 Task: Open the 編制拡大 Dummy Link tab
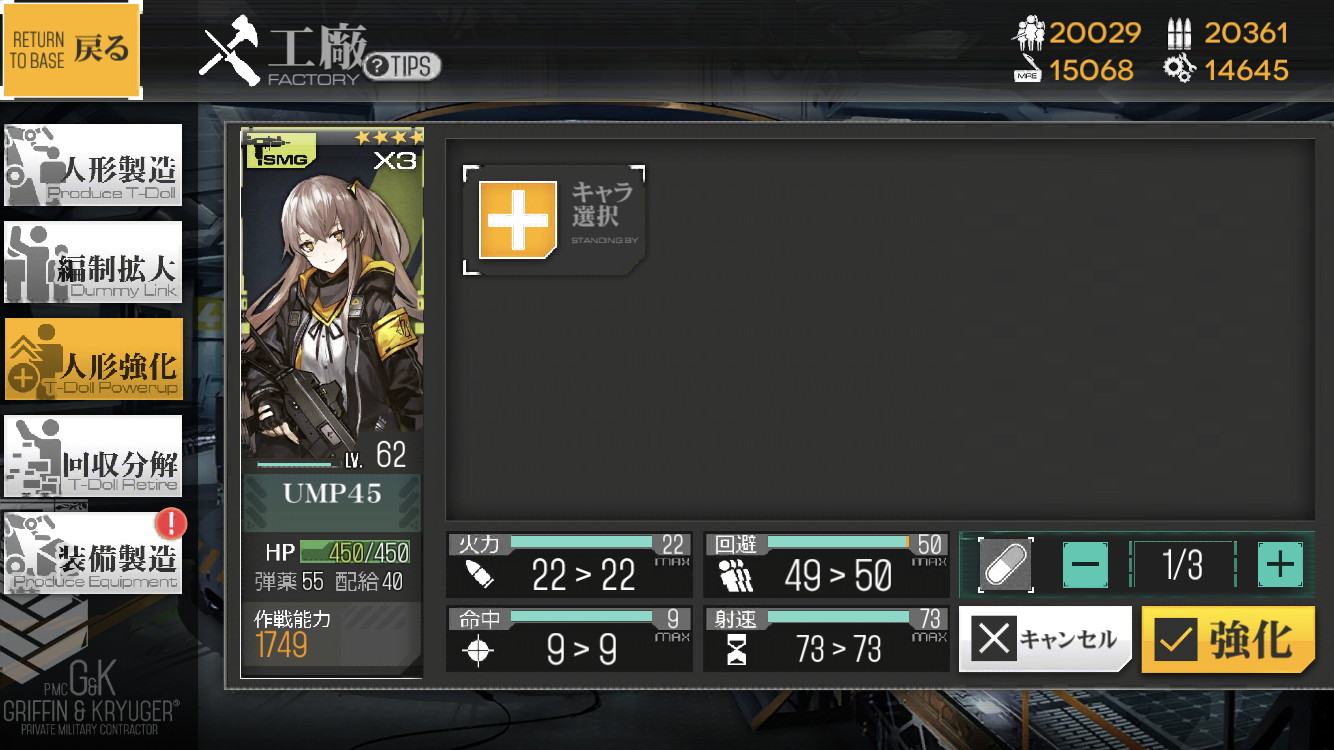point(93,262)
